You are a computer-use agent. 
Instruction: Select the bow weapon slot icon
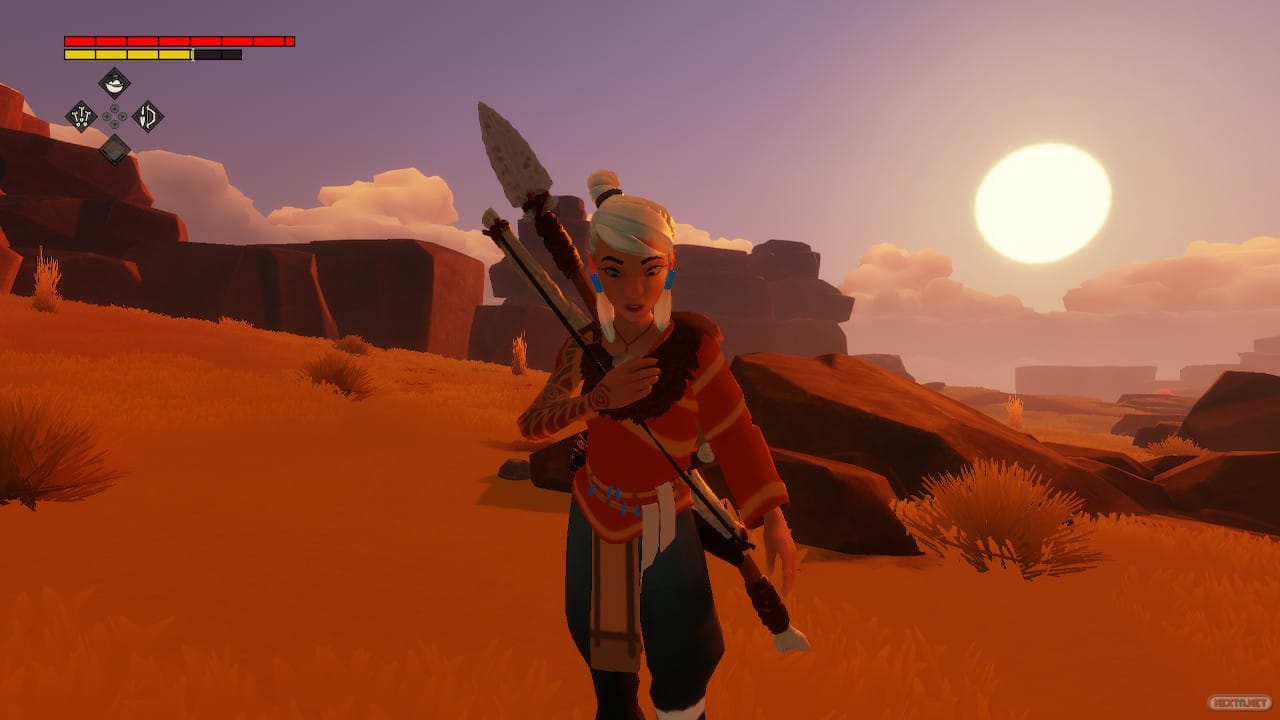(147, 116)
